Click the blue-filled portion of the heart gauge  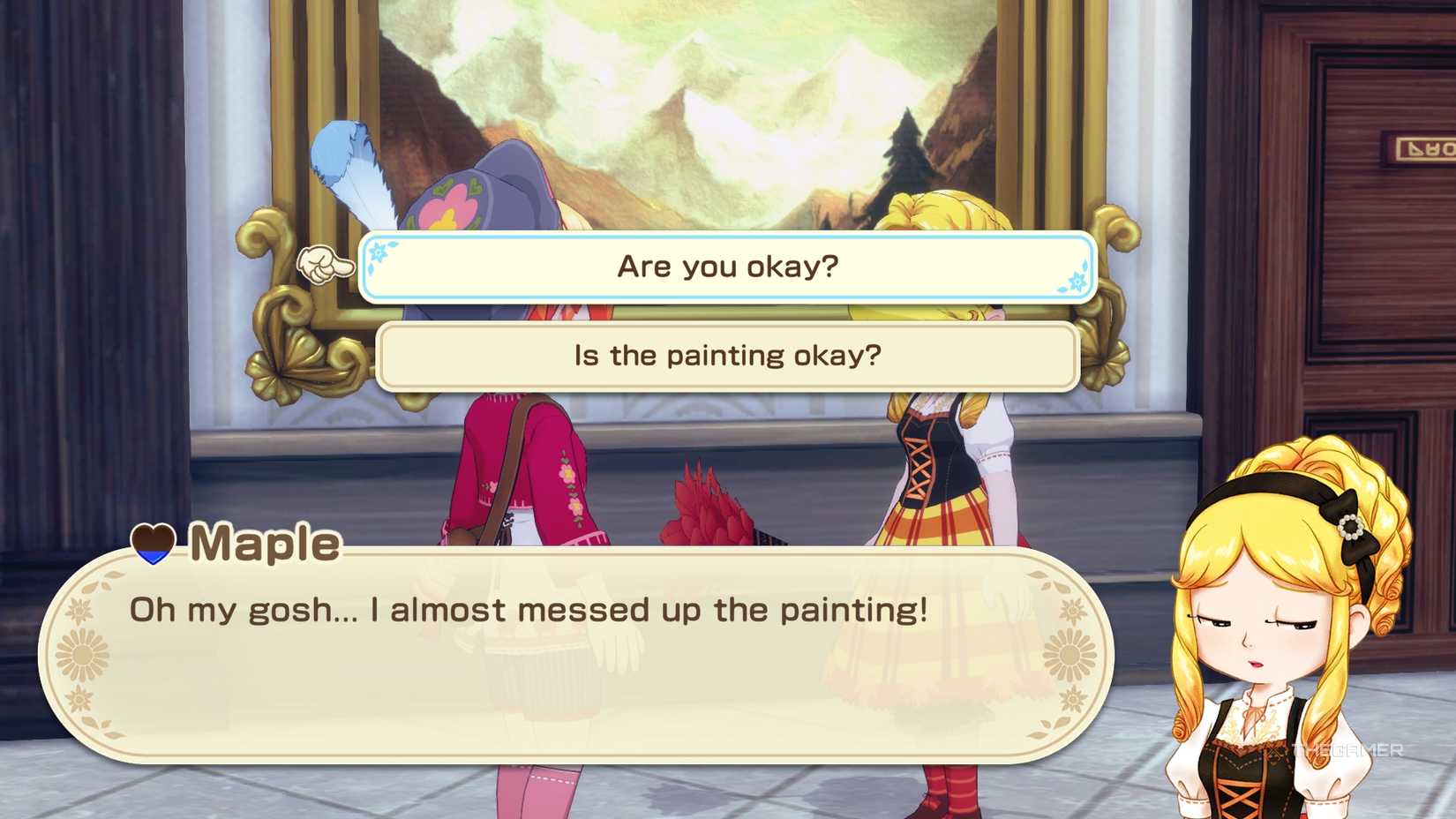pyautogui.click(x=152, y=556)
